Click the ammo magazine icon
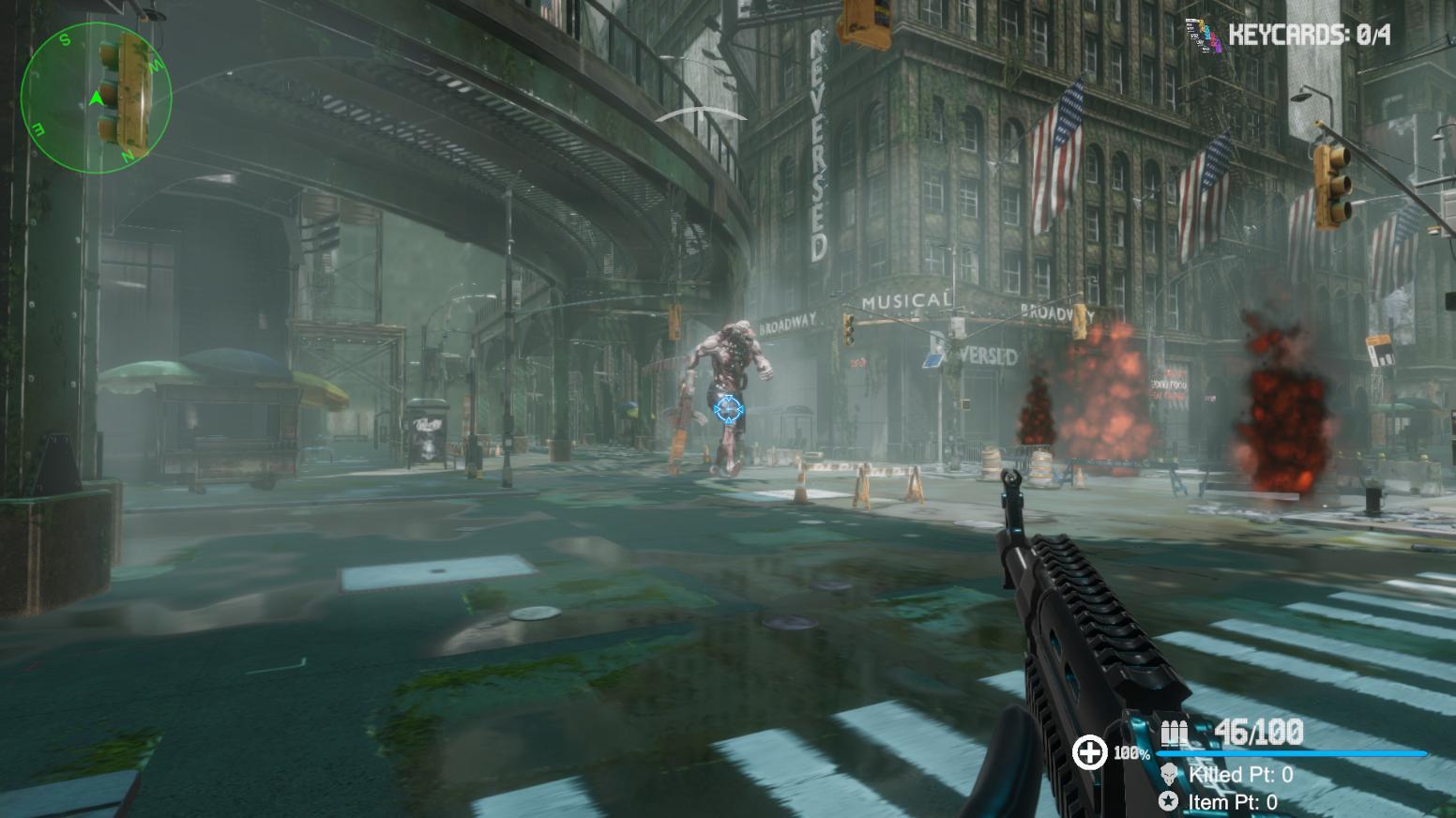Viewport: 1456px width, 818px height. tap(1174, 732)
